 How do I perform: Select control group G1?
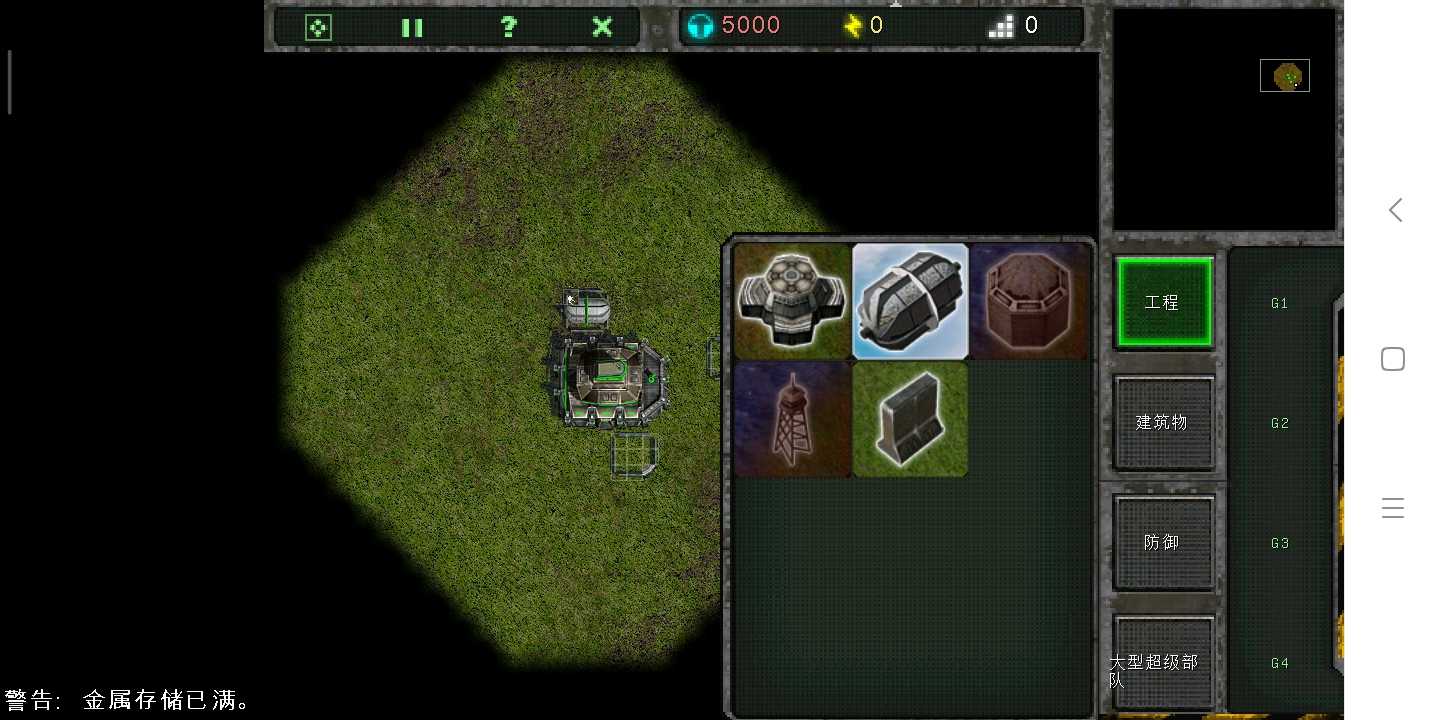[1280, 303]
